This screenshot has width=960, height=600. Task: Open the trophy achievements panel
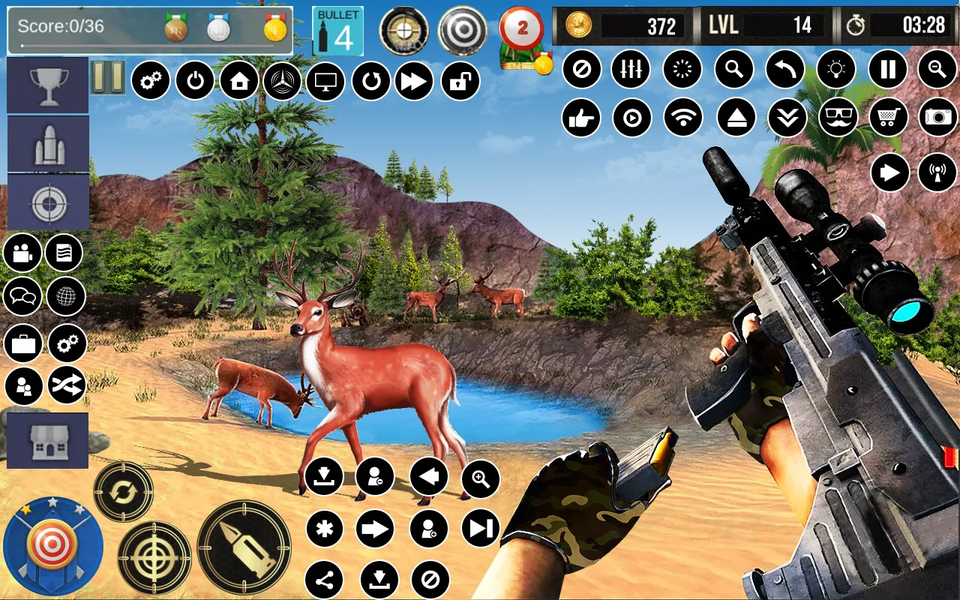point(48,88)
